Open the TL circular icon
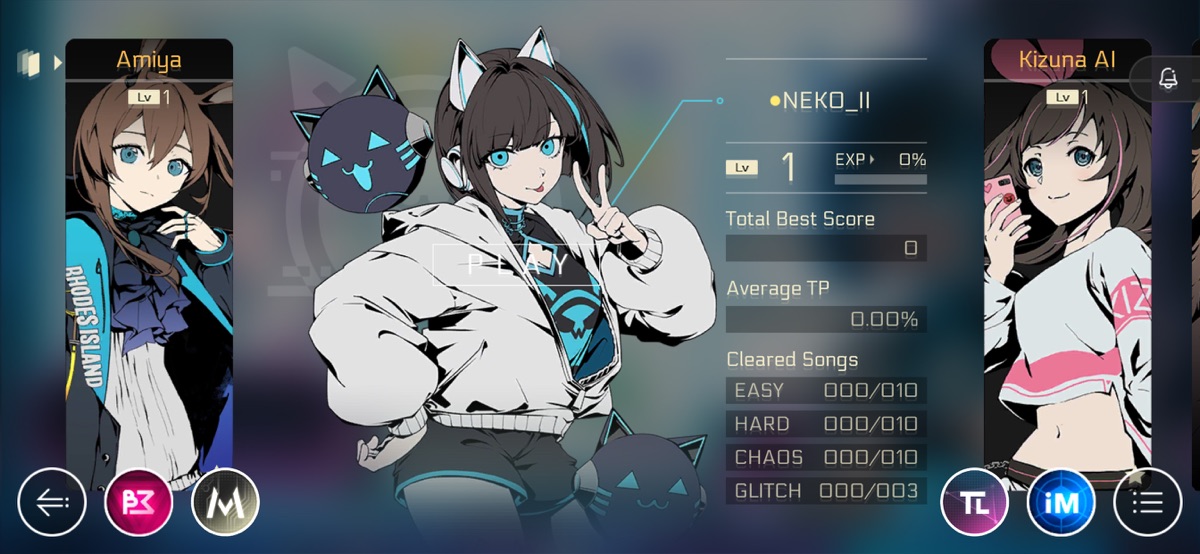 click(974, 502)
